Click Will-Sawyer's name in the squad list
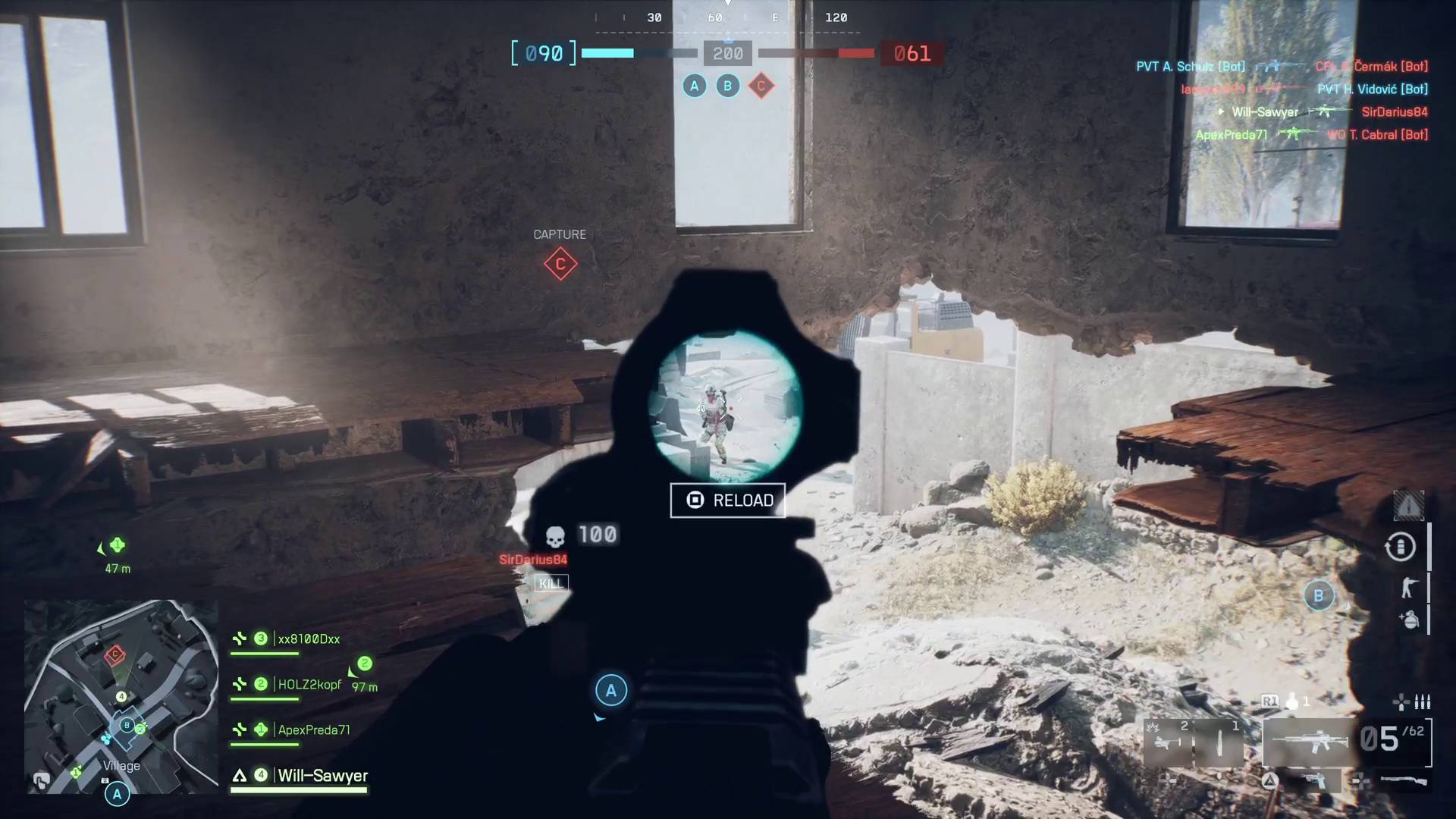 click(322, 776)
